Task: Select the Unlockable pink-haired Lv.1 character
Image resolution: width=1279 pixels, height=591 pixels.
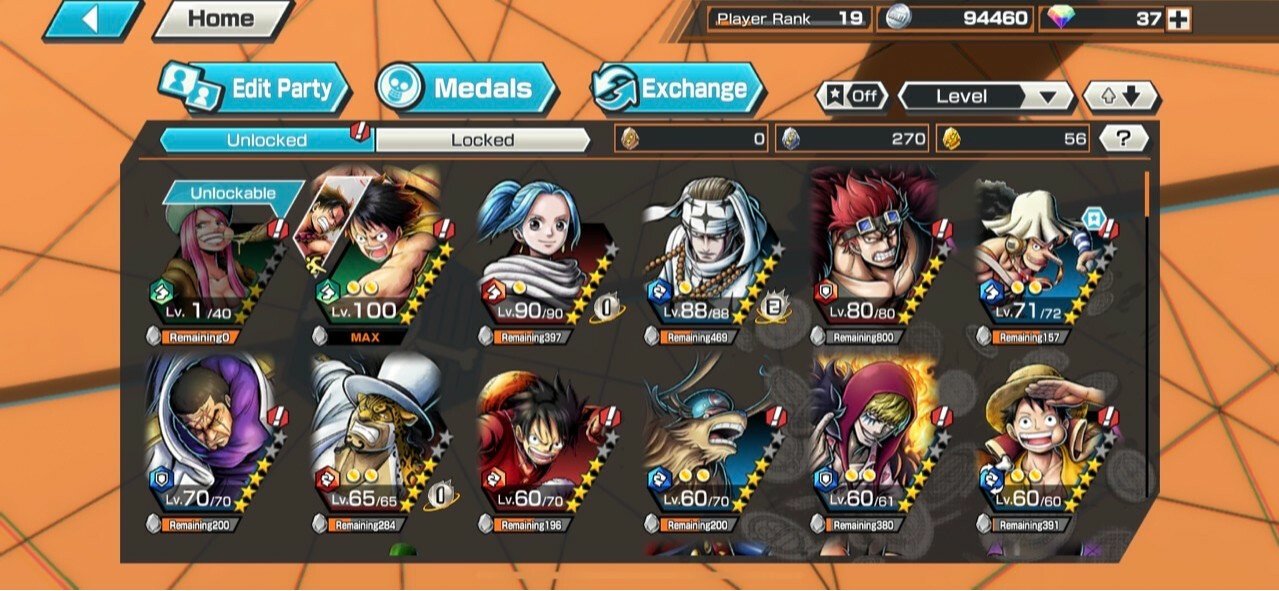Action: click(x=222, y=262)
